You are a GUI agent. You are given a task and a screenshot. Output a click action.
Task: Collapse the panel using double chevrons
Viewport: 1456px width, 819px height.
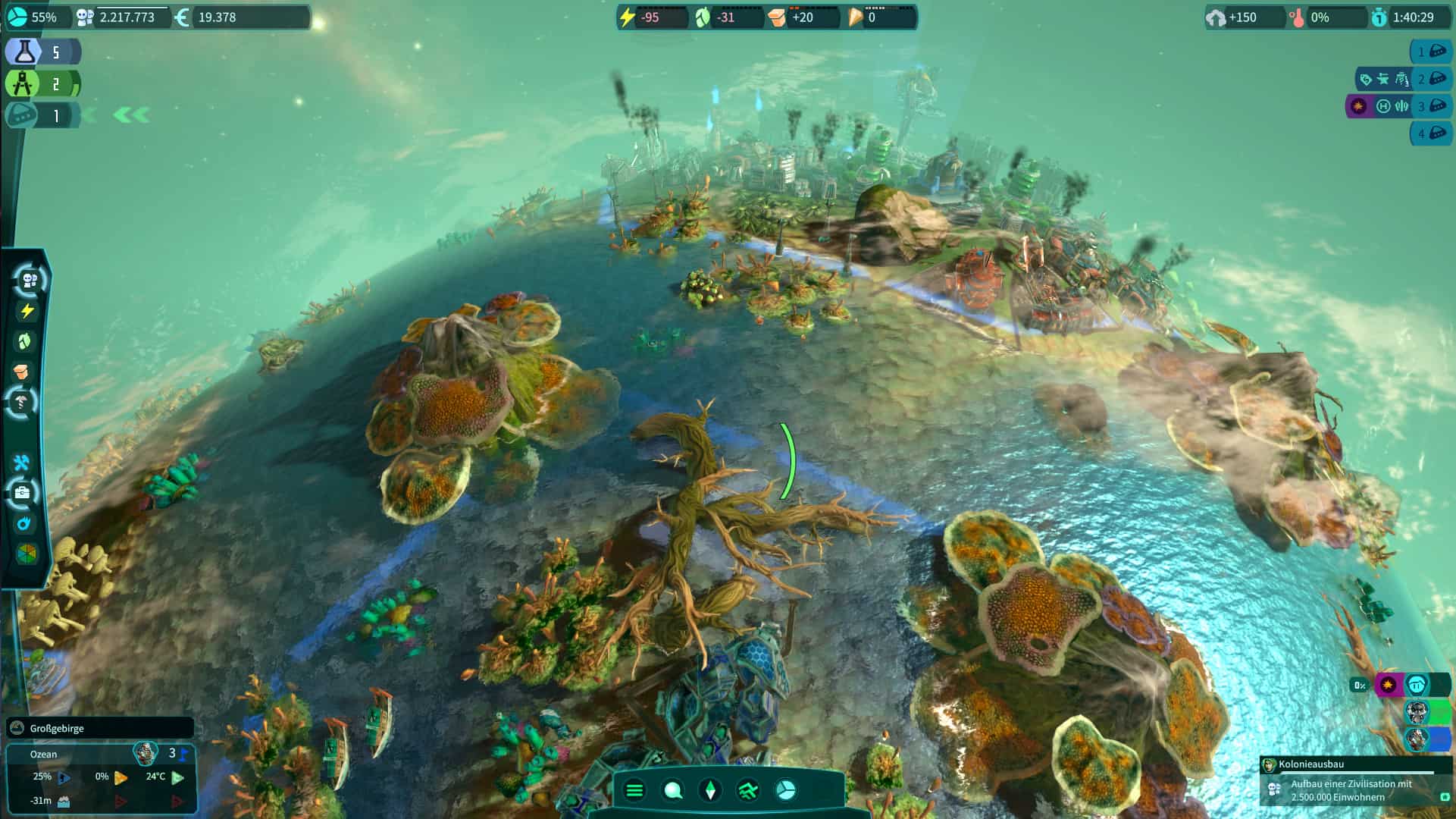pyautogui.click(x=130, y=115)
